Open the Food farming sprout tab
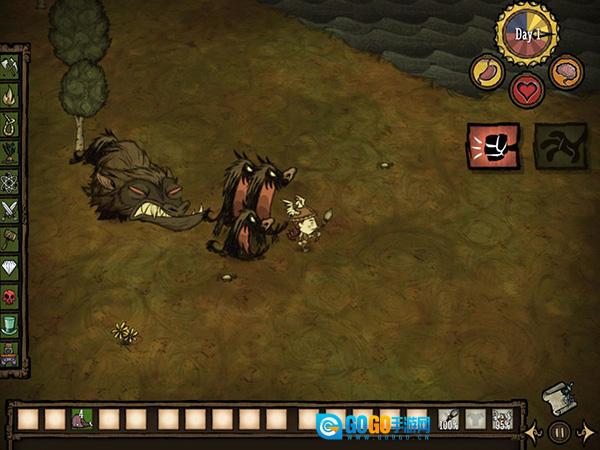 (x=12, y=154)
